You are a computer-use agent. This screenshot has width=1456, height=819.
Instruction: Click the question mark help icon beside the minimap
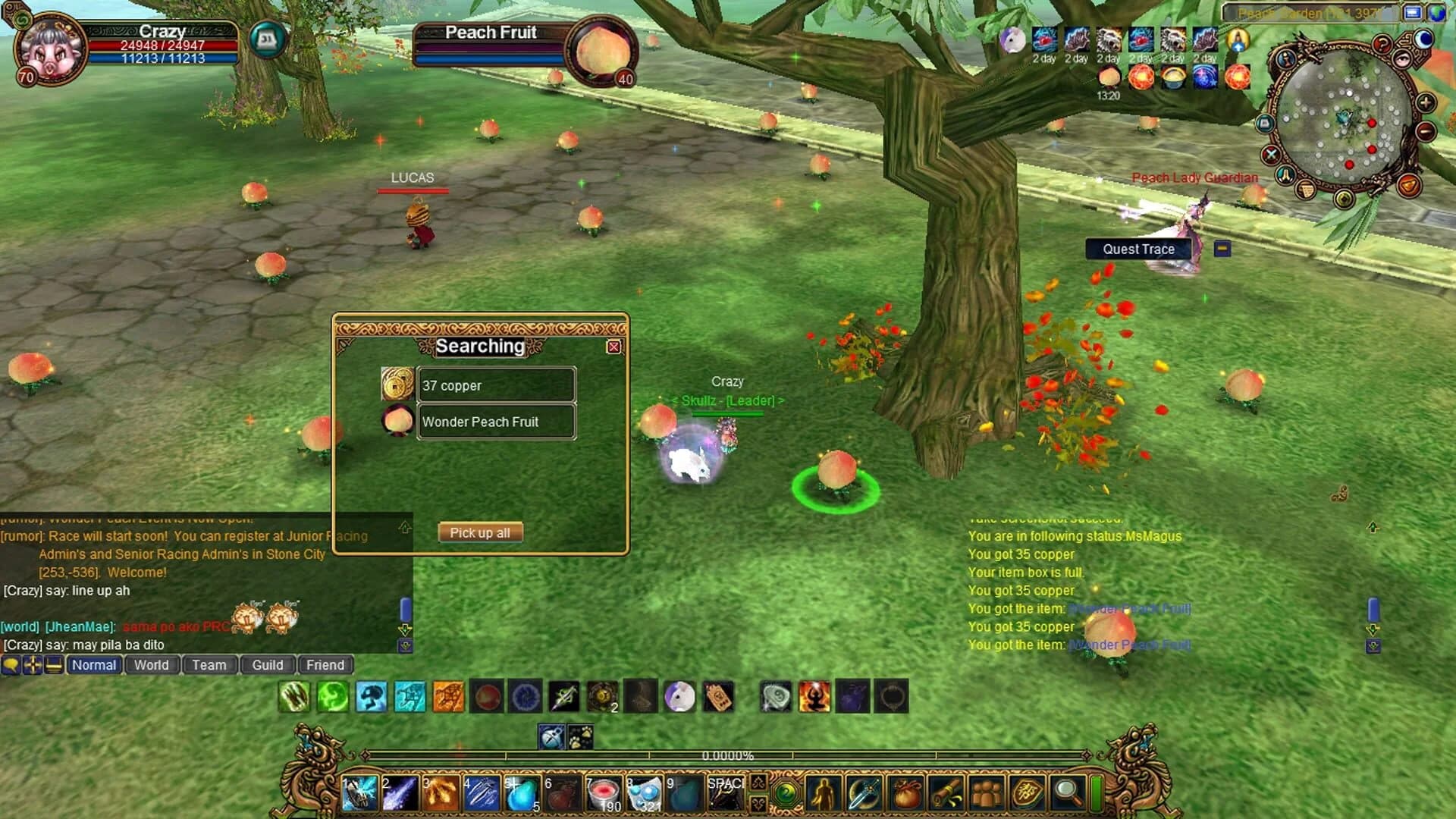point(1383,44)
